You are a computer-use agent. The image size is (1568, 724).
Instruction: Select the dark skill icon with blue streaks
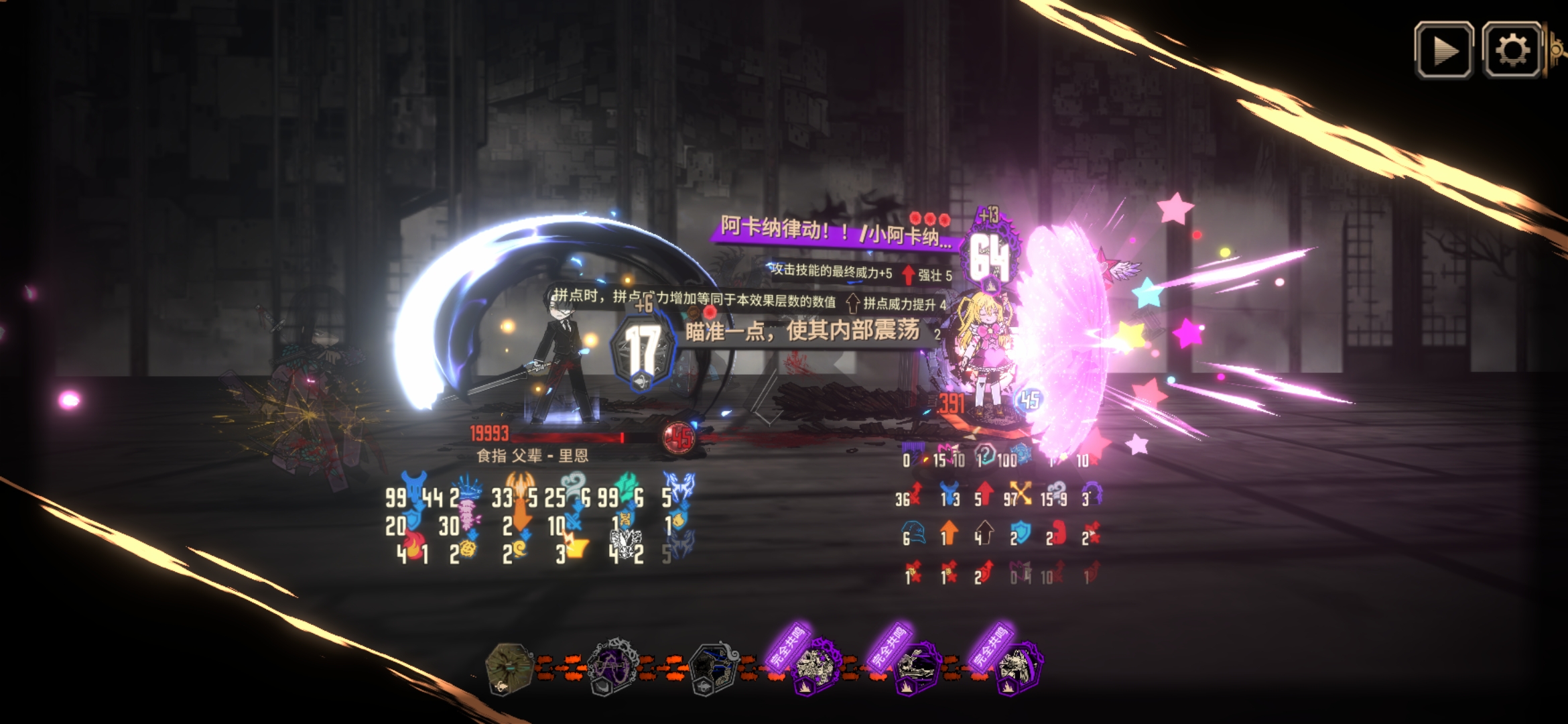click(x=714, y=666)
